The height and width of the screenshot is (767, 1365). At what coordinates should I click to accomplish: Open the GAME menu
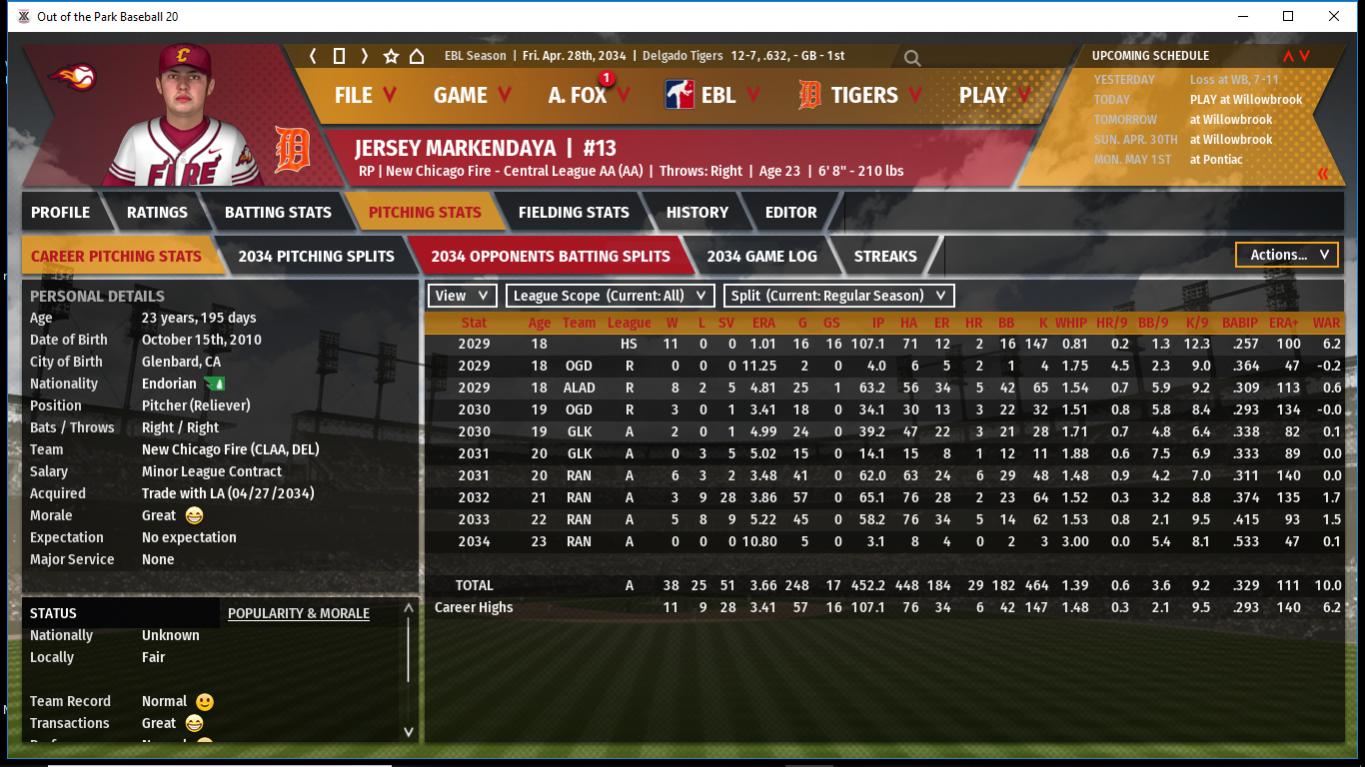(x=471, y=95)
